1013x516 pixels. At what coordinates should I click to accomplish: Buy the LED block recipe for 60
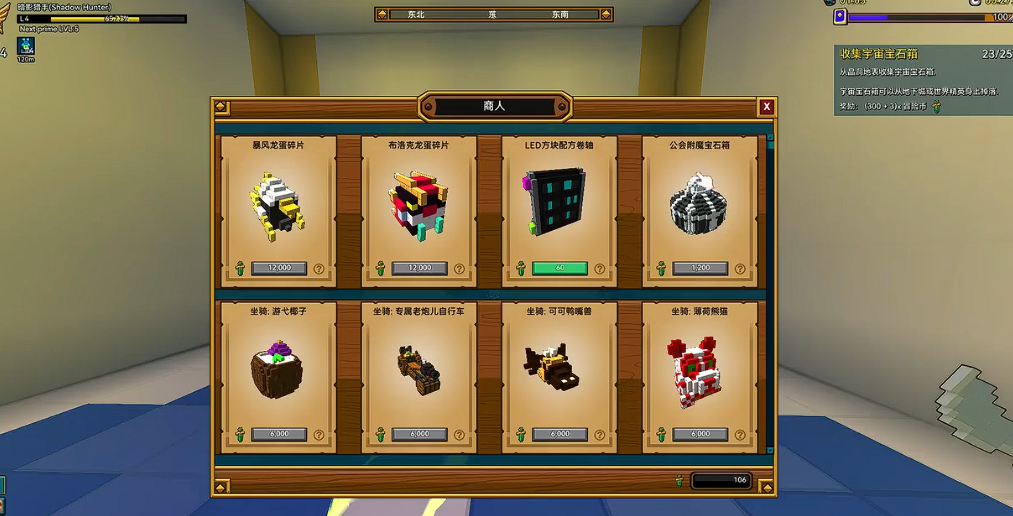point(560,268)
